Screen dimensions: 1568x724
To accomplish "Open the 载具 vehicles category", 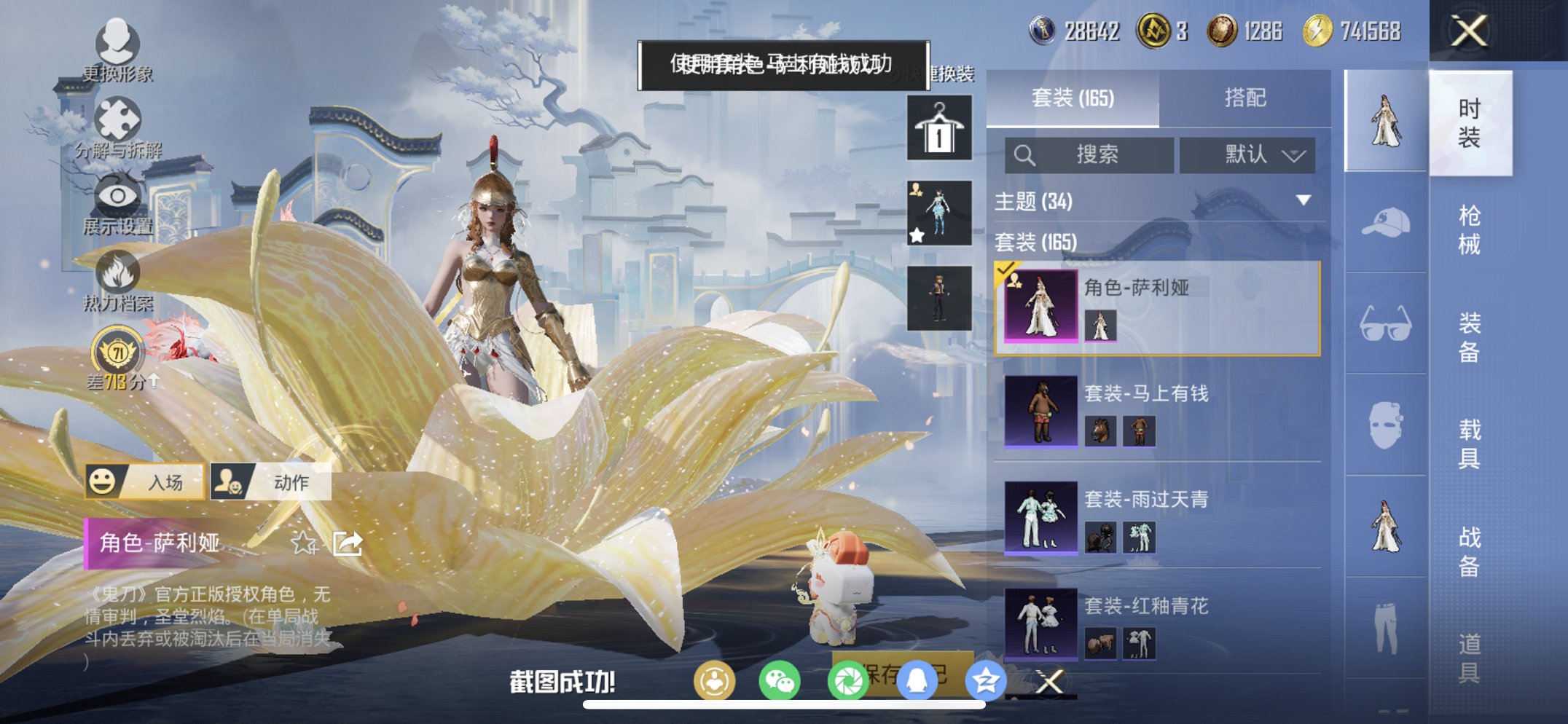I will (x=1469, y=444).
